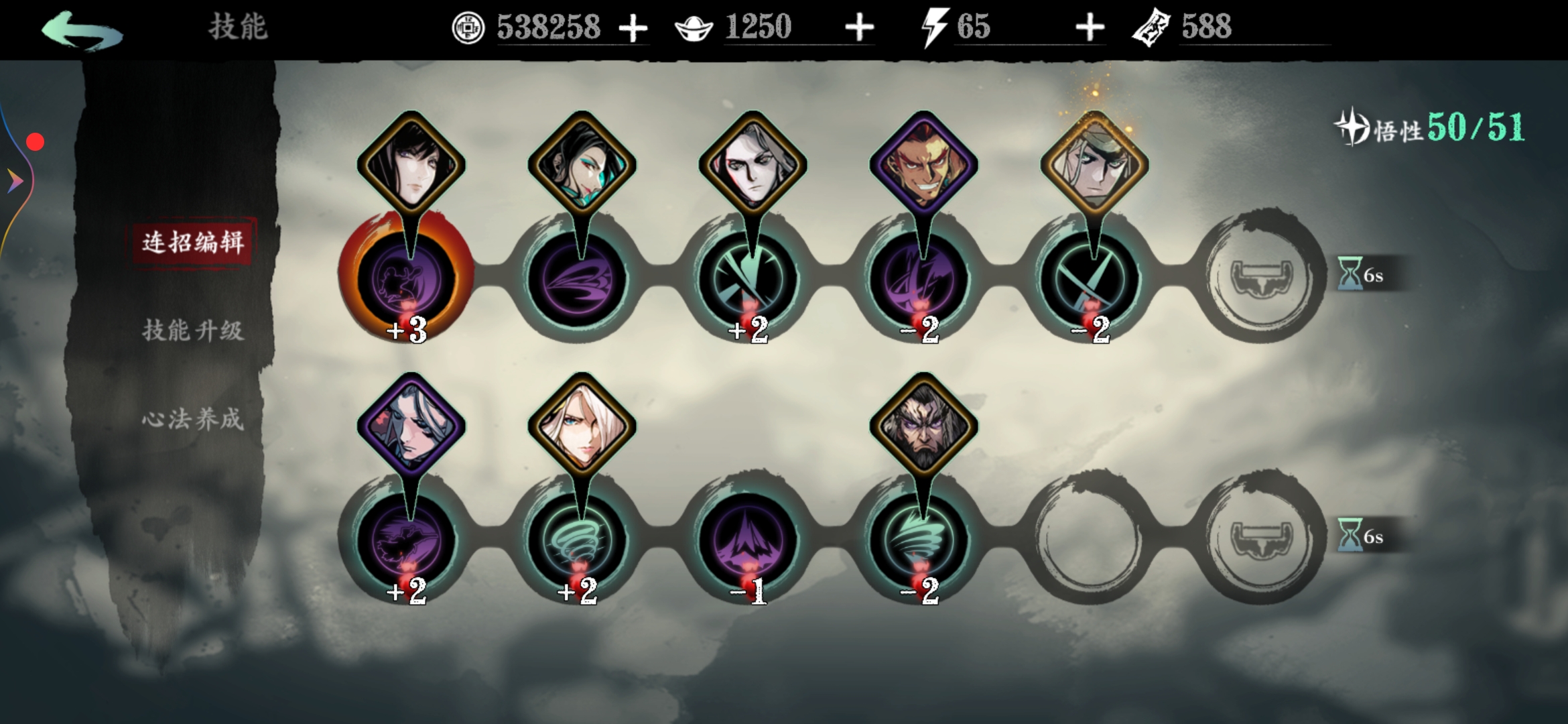The image size is (1568, 724).
Task: Go back with the arrow button
Action: pyautogui.click(x=82, y=30)
